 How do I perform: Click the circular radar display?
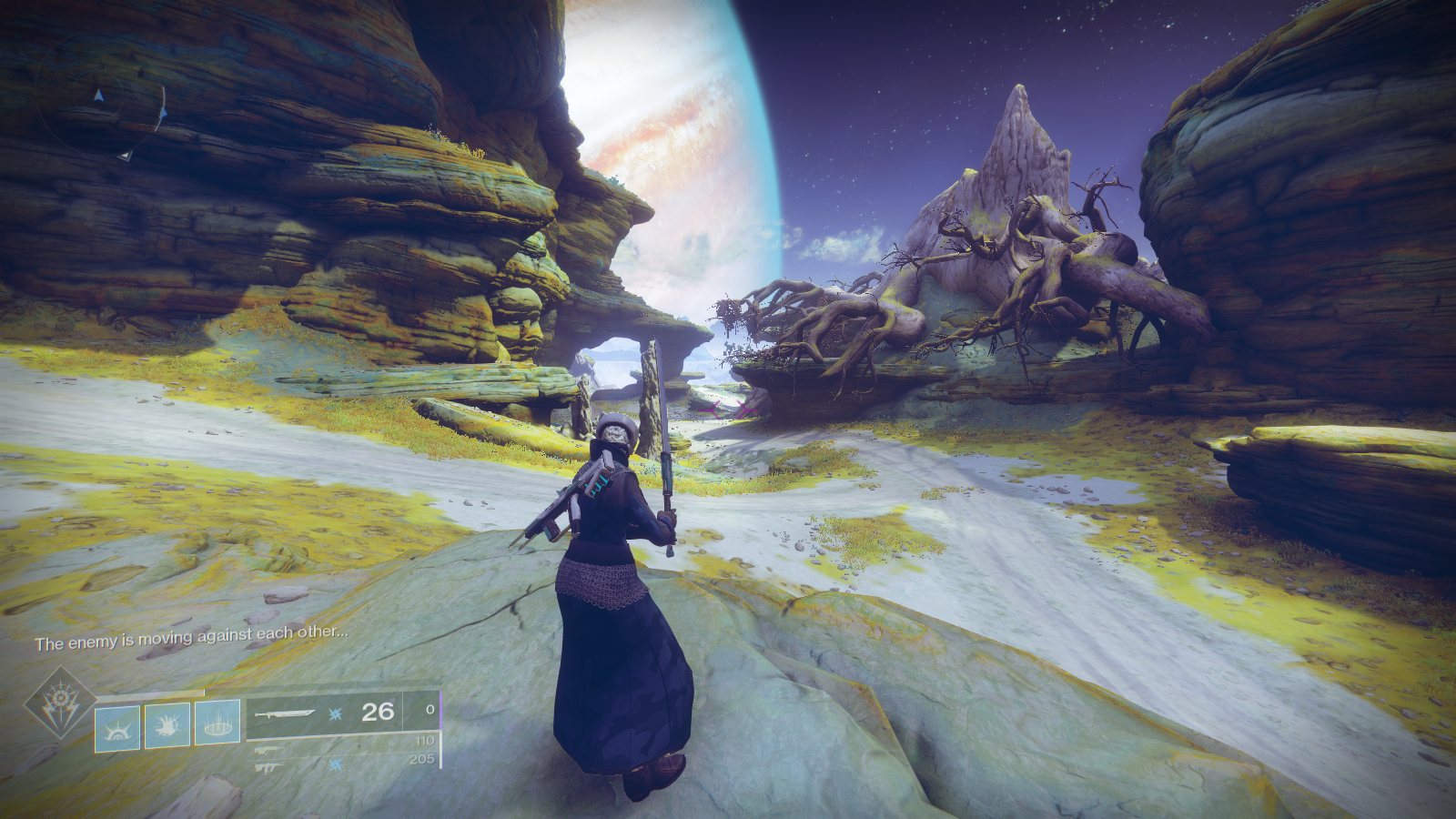(x=102, y=116)
